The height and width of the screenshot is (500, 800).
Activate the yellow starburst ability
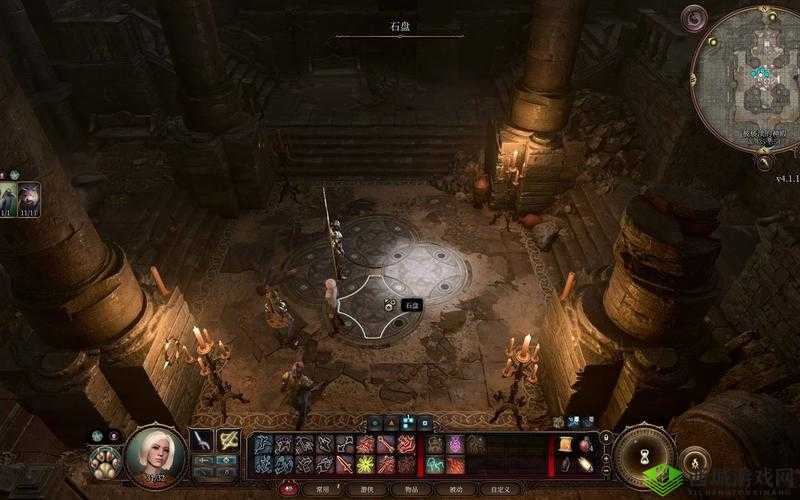tap(366, 465)
